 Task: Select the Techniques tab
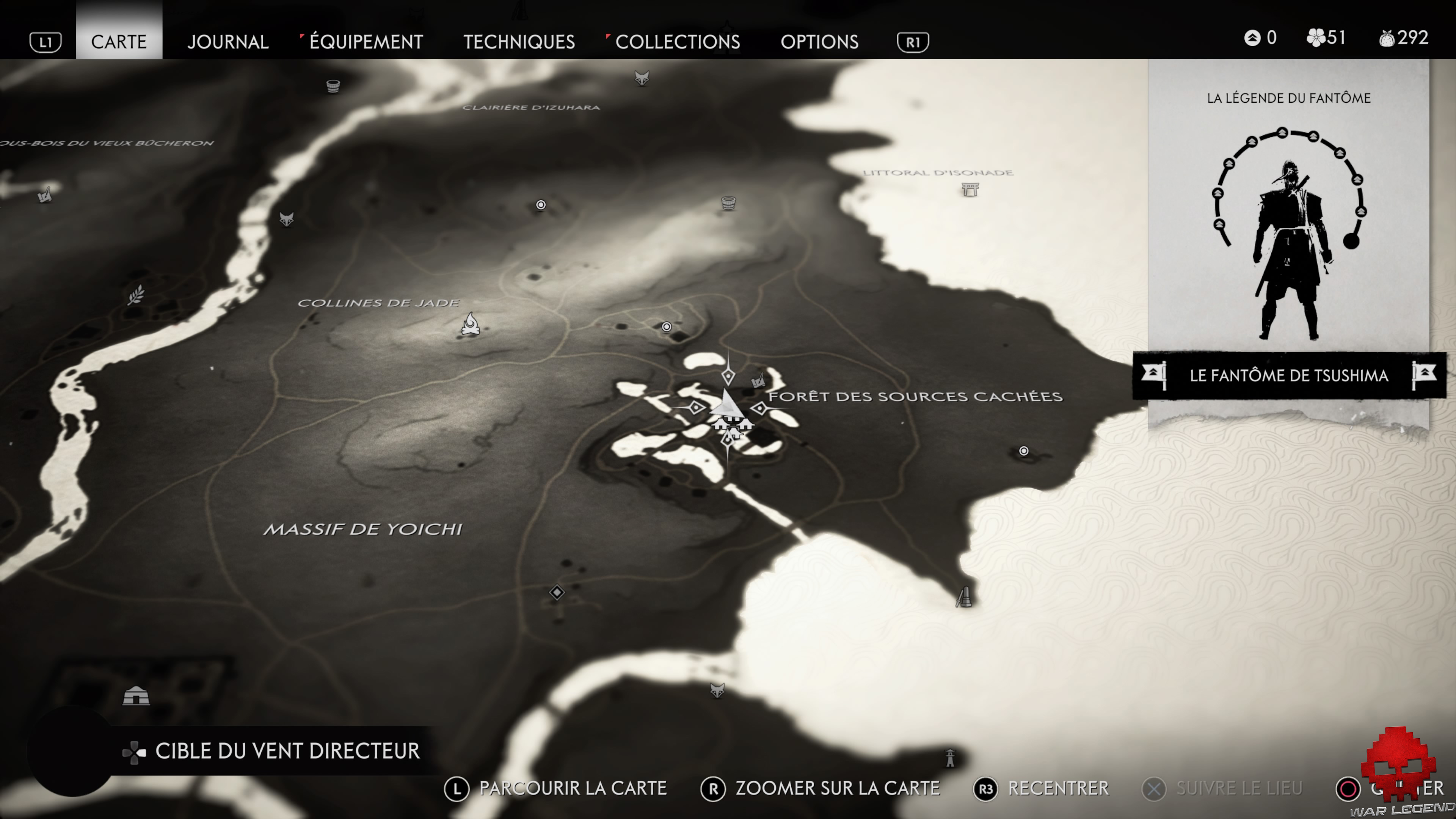click(519, 41)
